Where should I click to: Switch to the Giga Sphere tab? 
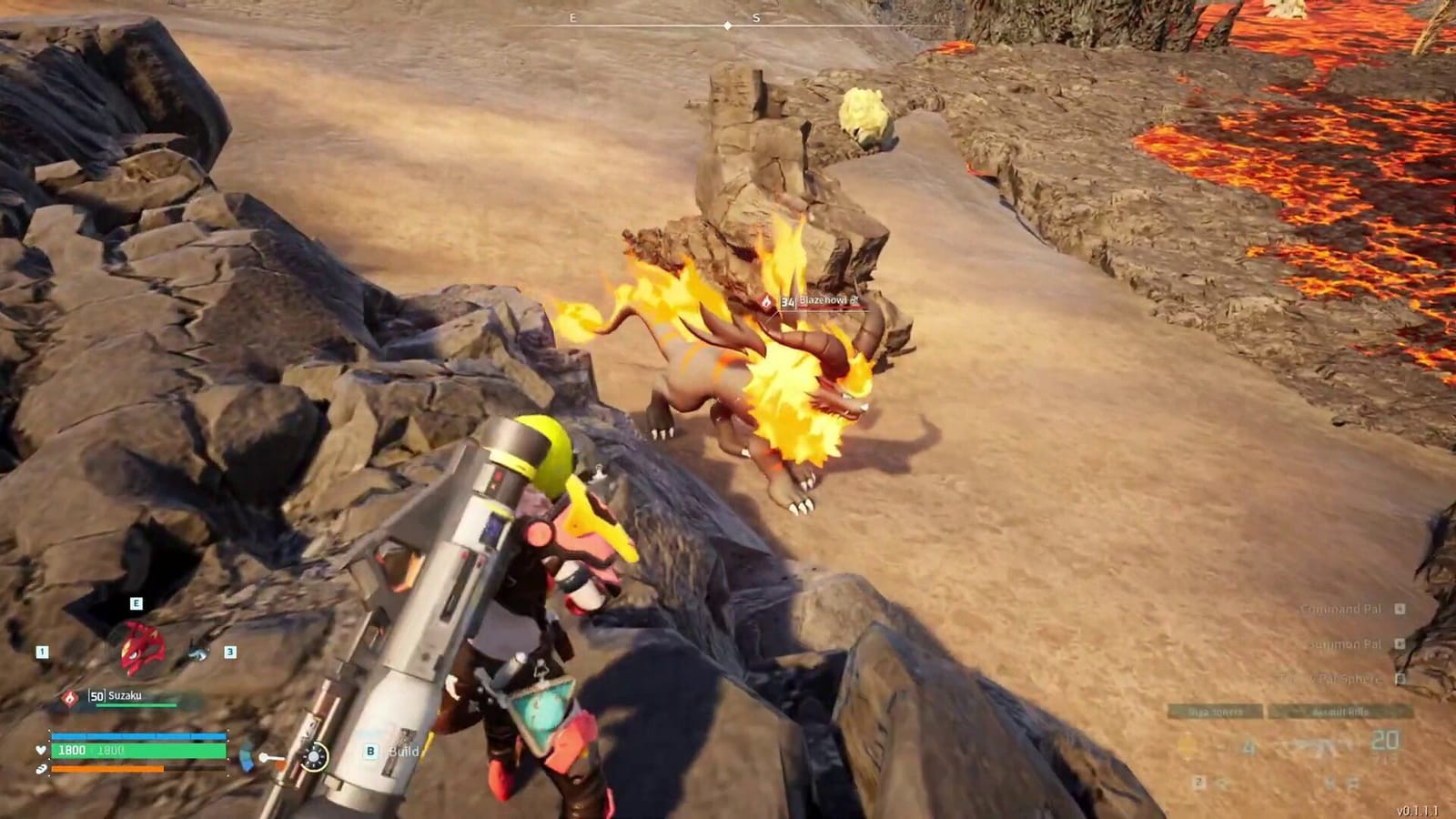click(1215, 711)
